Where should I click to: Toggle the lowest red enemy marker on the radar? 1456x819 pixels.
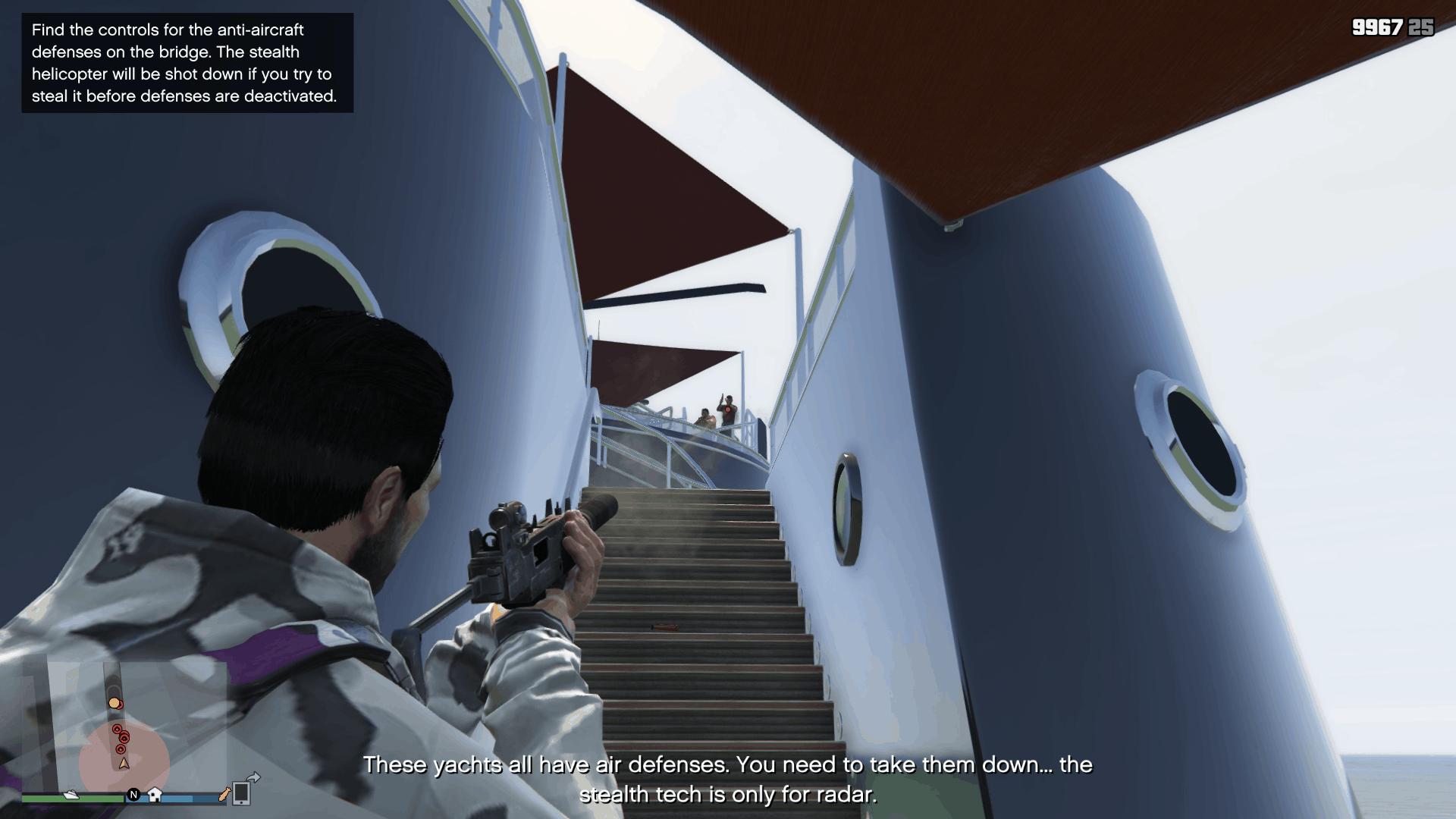[x=121, y=749]
